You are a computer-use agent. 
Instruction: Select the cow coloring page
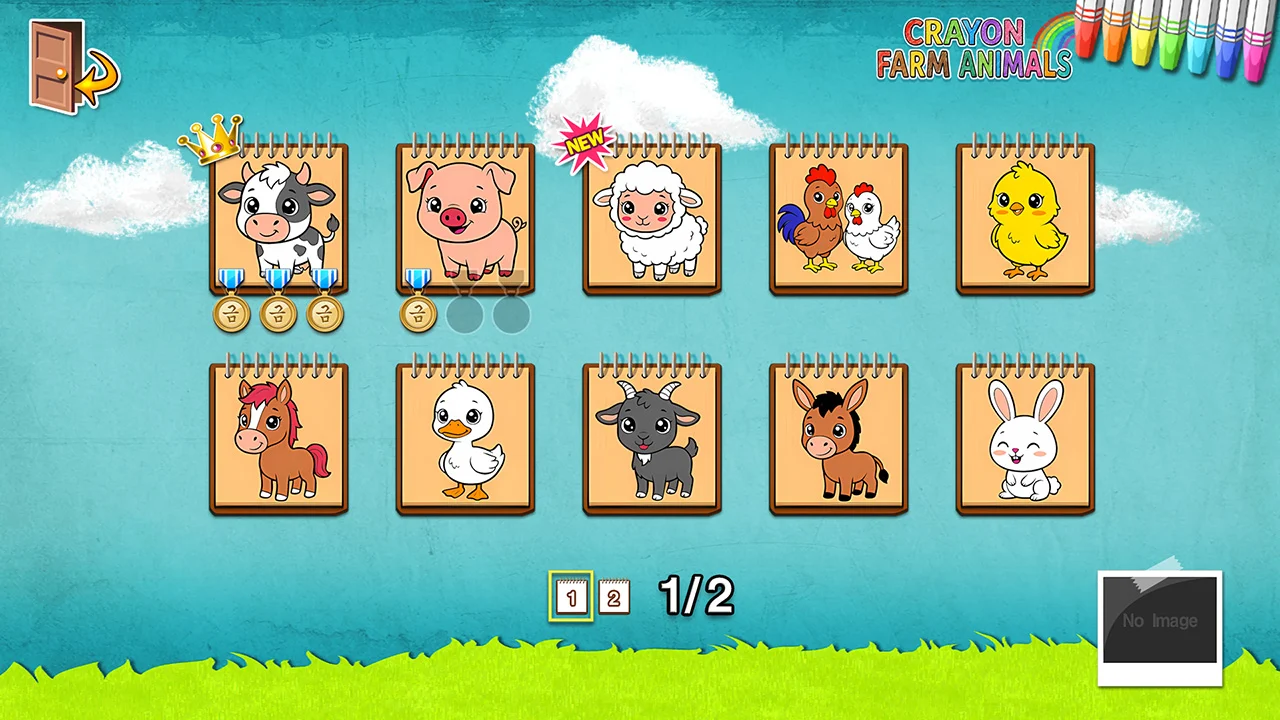[x=278, y=218]
